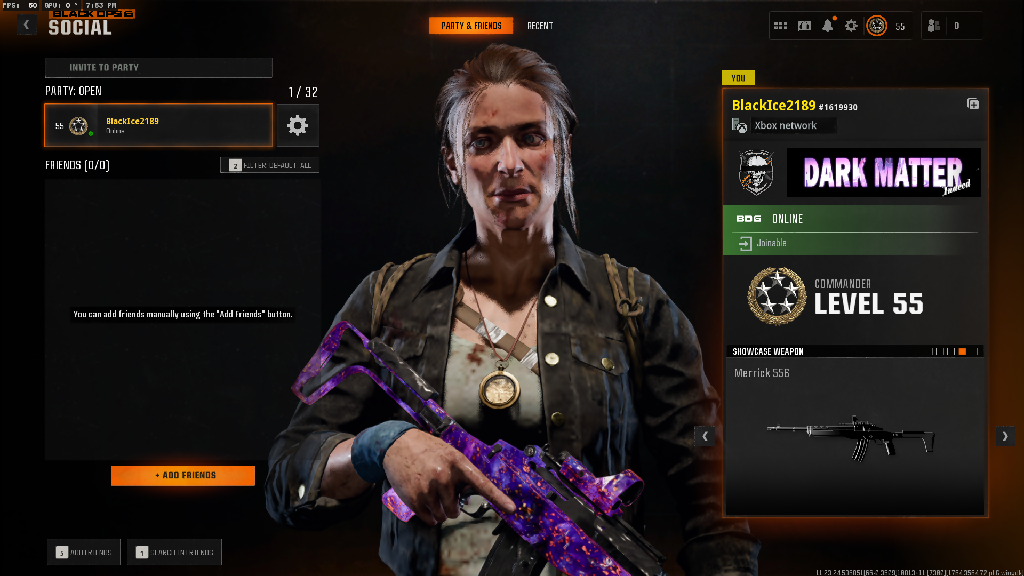The image size is (1024, 576).
Task: Check notifications via the bell icon
Action: [828, 25]
